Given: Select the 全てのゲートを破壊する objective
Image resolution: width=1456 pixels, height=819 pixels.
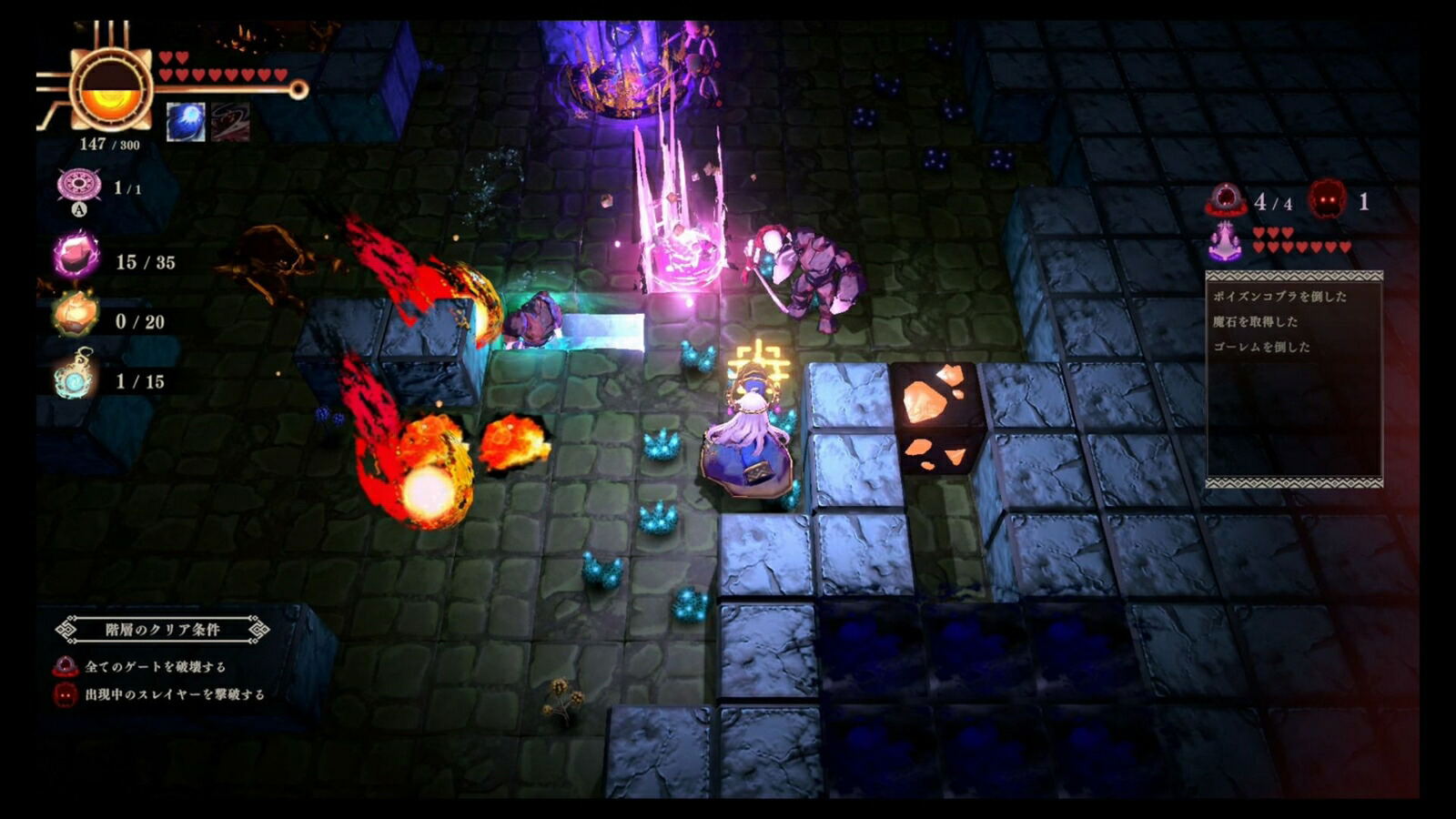Looking at the screenshot, I should [x=155, y=667].
